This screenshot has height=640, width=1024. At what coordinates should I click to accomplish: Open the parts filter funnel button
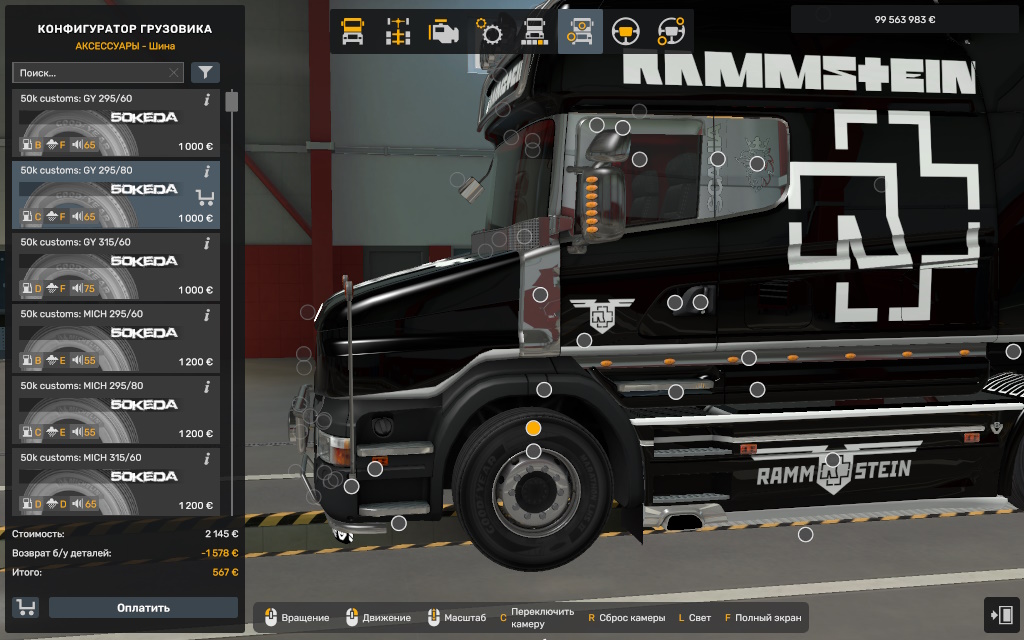click(205, 72)
